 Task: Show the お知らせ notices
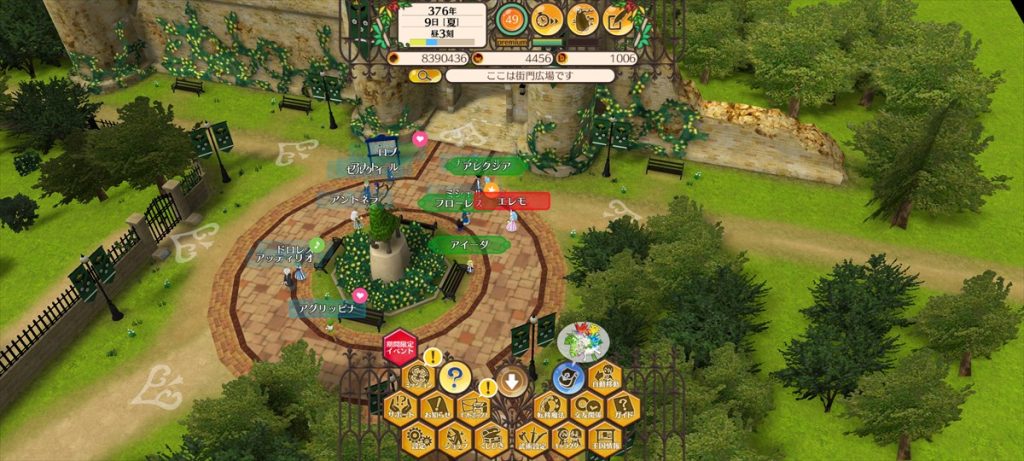click(x=438, y=407)
